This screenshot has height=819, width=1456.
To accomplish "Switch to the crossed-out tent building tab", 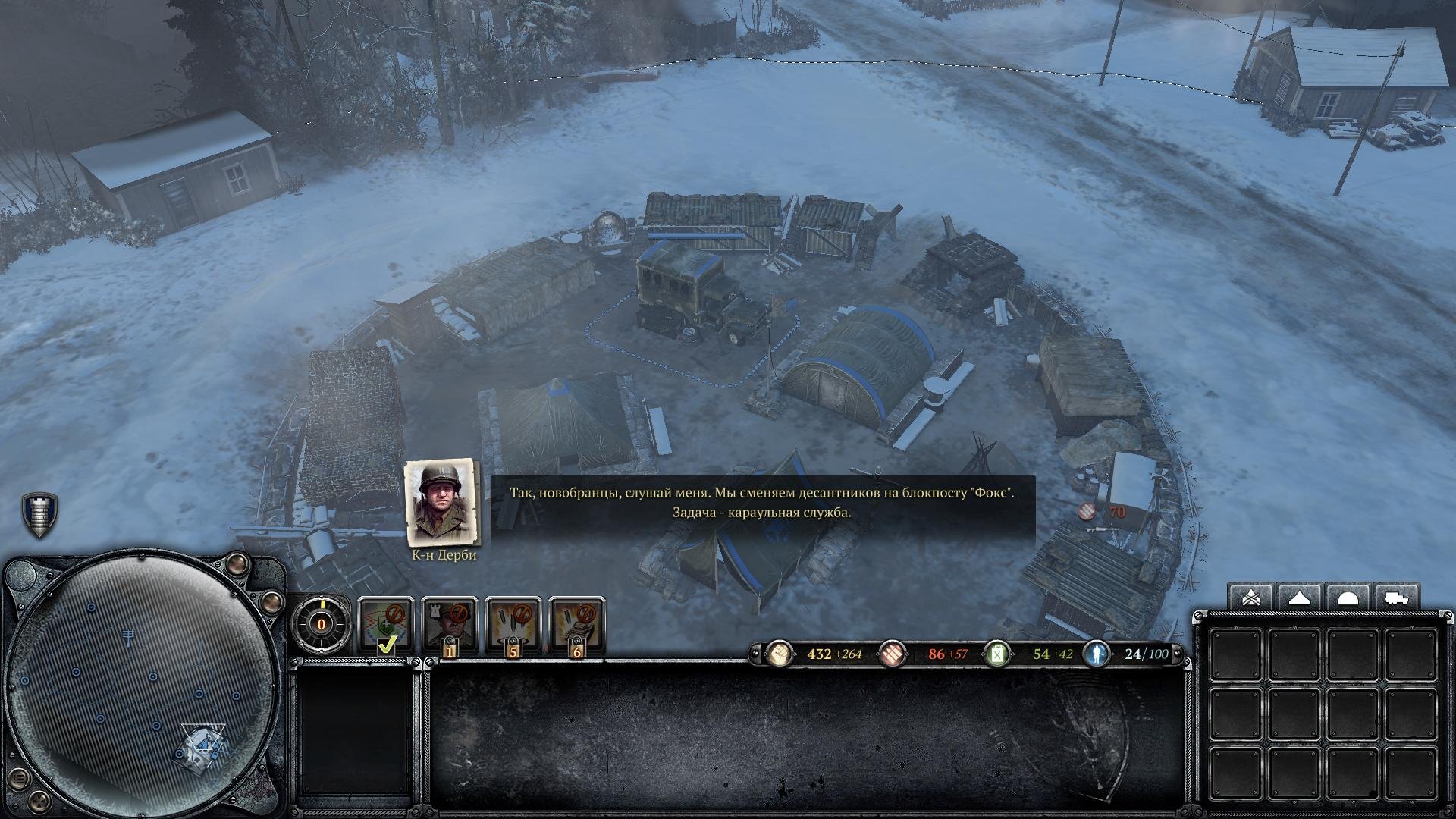I will tap(1251, 598).
